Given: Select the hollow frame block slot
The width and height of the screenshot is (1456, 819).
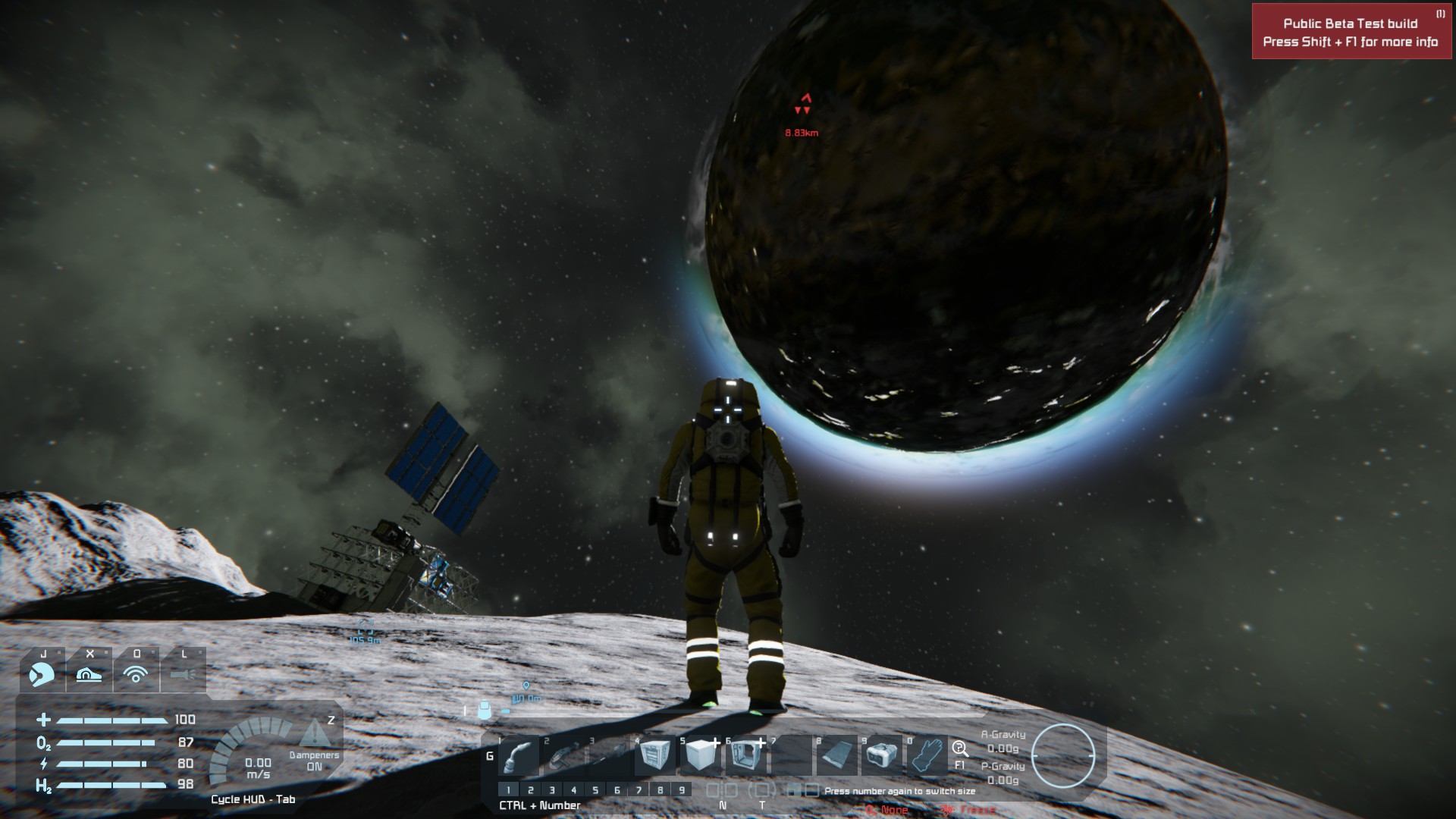Looking at the screenshot, I should (x=746, y=756).
